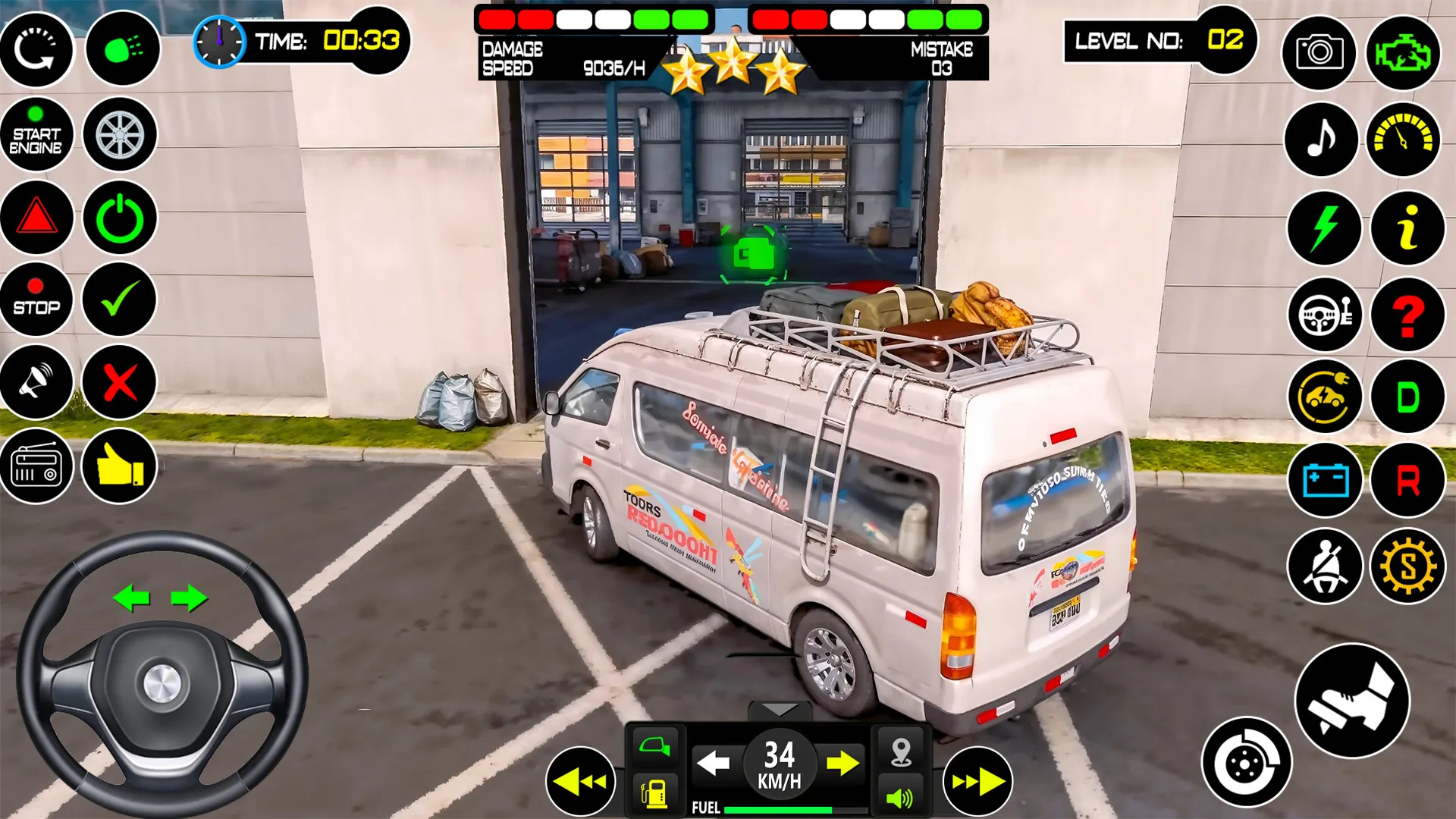Open the radio
This screenshot has width=1456, height=819.
point(36,465)
